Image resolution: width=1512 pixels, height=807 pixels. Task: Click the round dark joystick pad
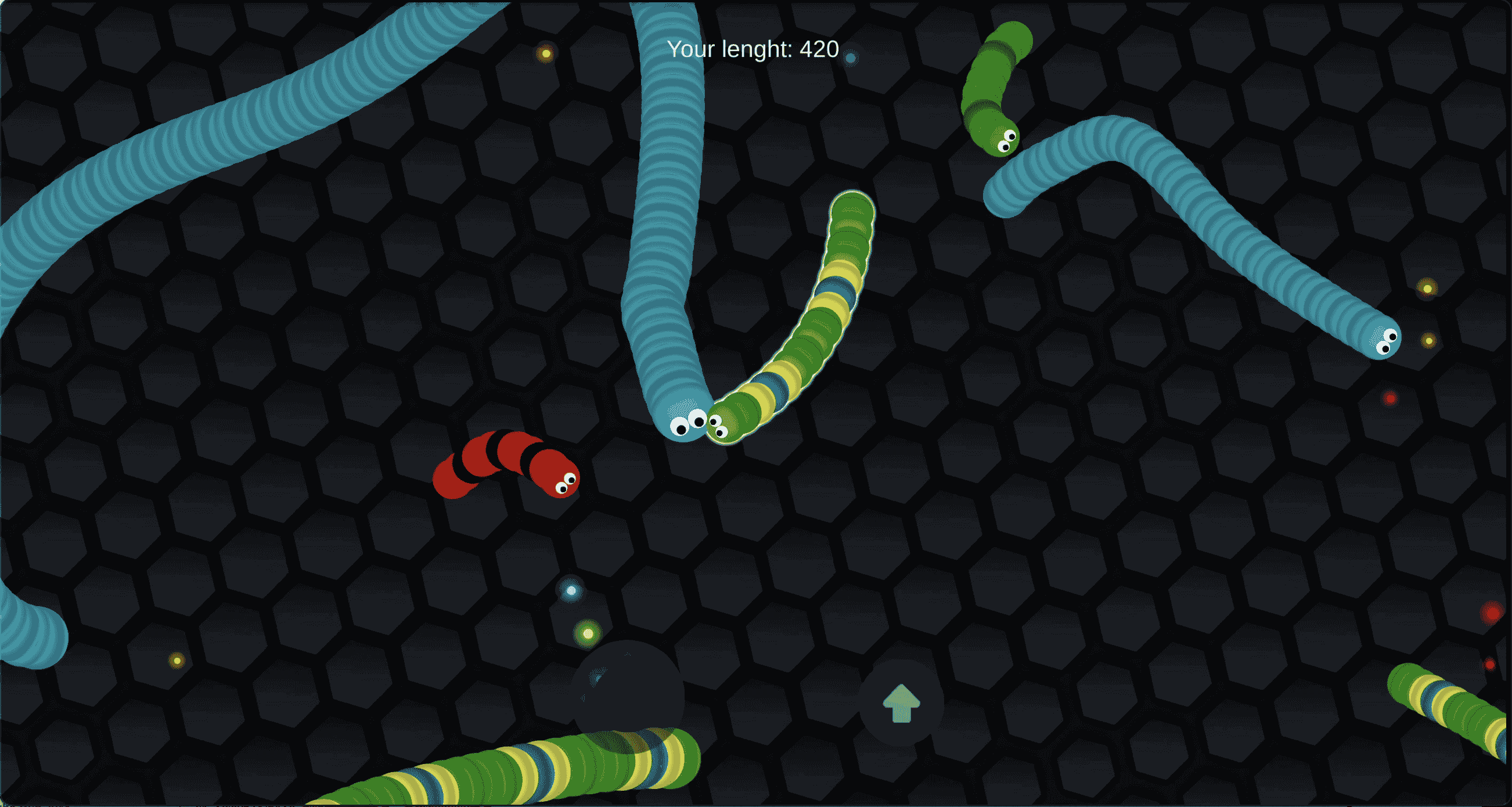coord(627,696)
